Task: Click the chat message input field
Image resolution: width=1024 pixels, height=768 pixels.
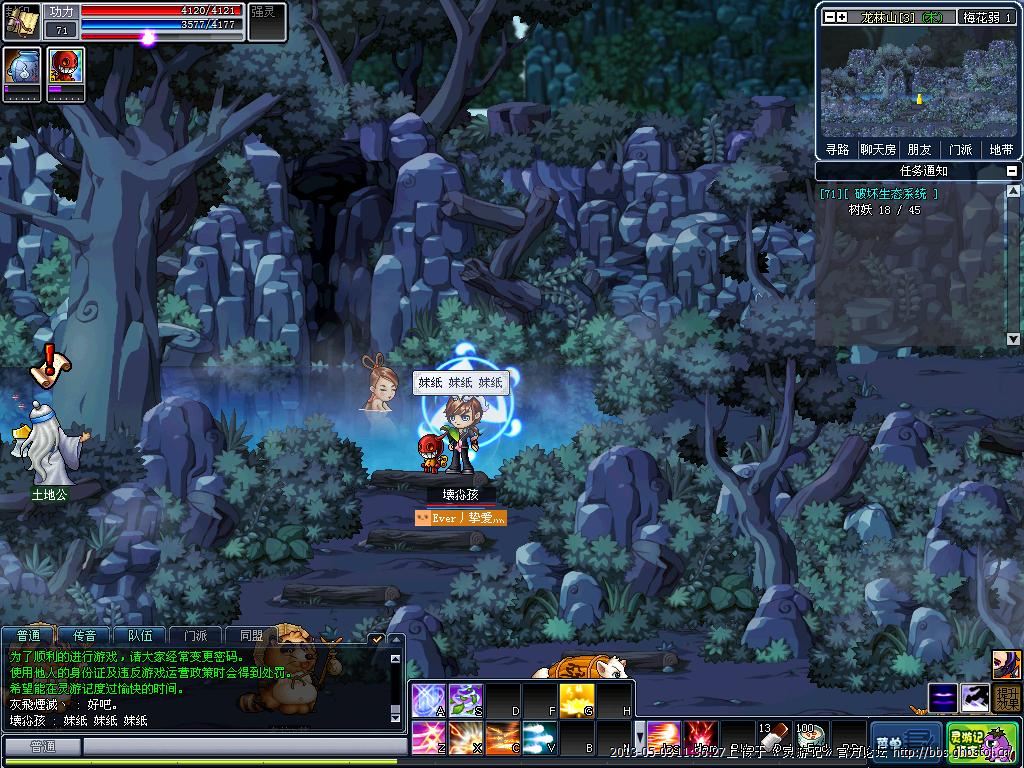Action: tap(240, 747)
